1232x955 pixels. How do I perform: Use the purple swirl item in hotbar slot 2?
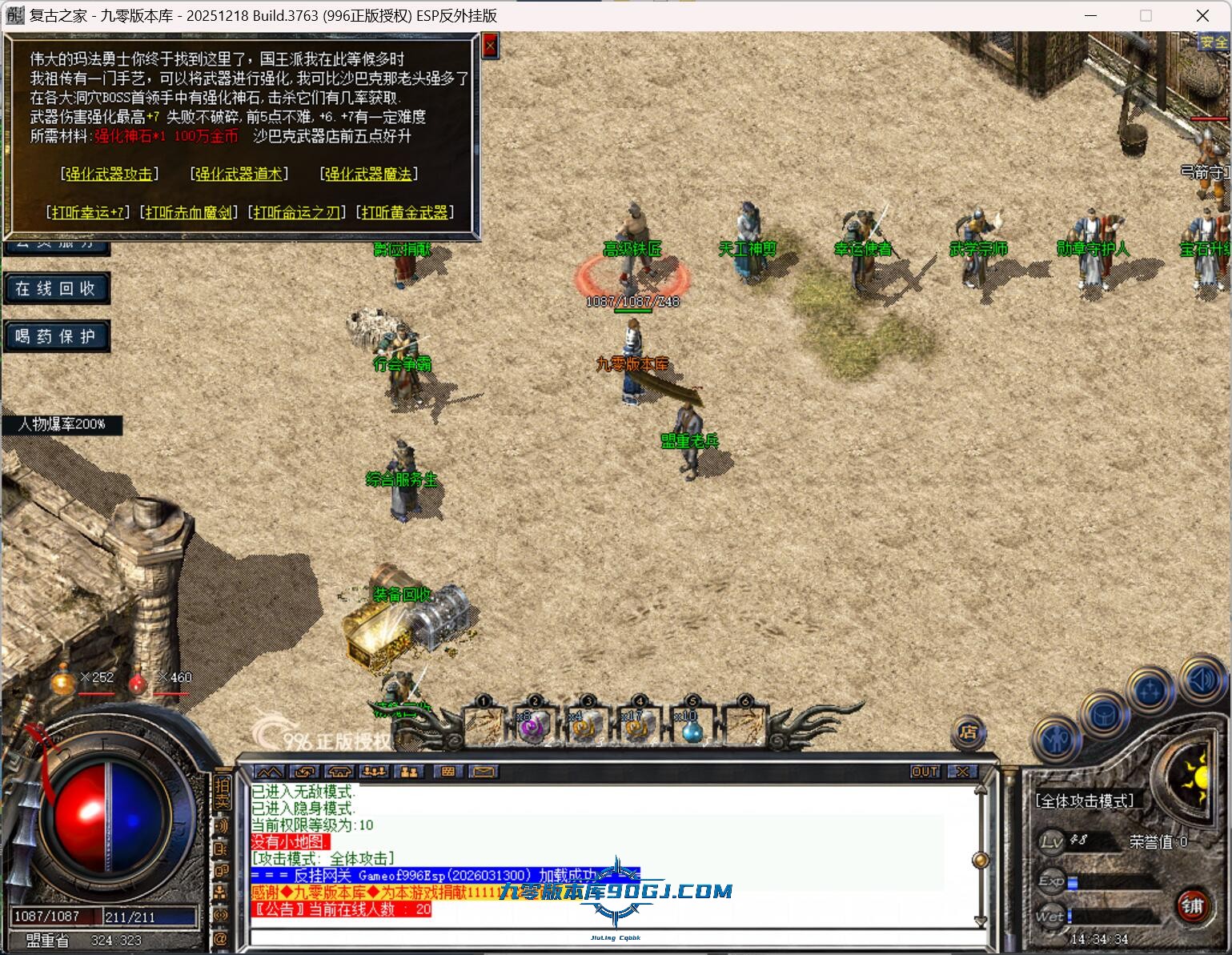[533, 728]
